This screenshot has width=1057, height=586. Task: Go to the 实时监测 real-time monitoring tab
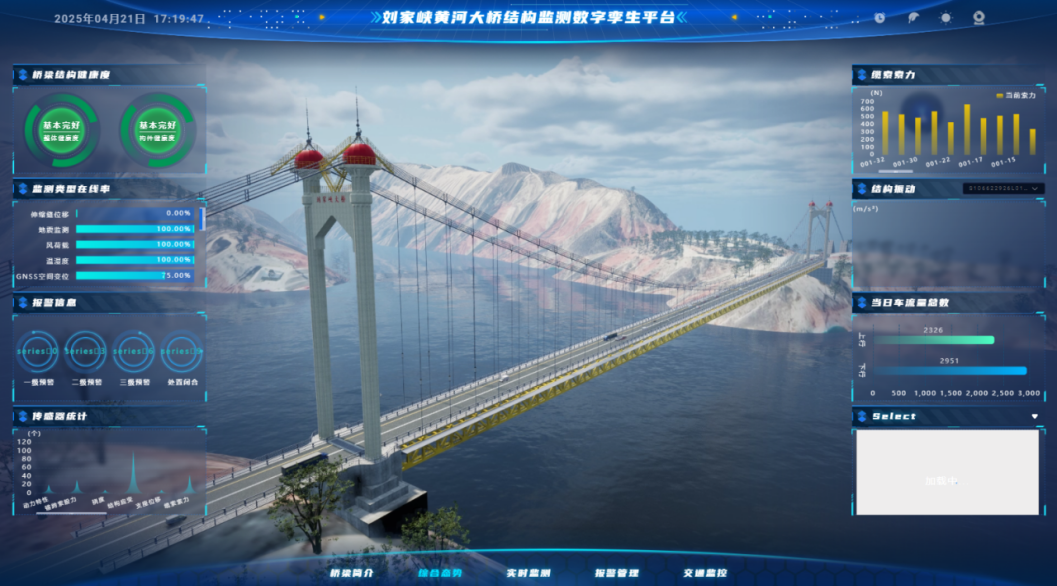528,573
